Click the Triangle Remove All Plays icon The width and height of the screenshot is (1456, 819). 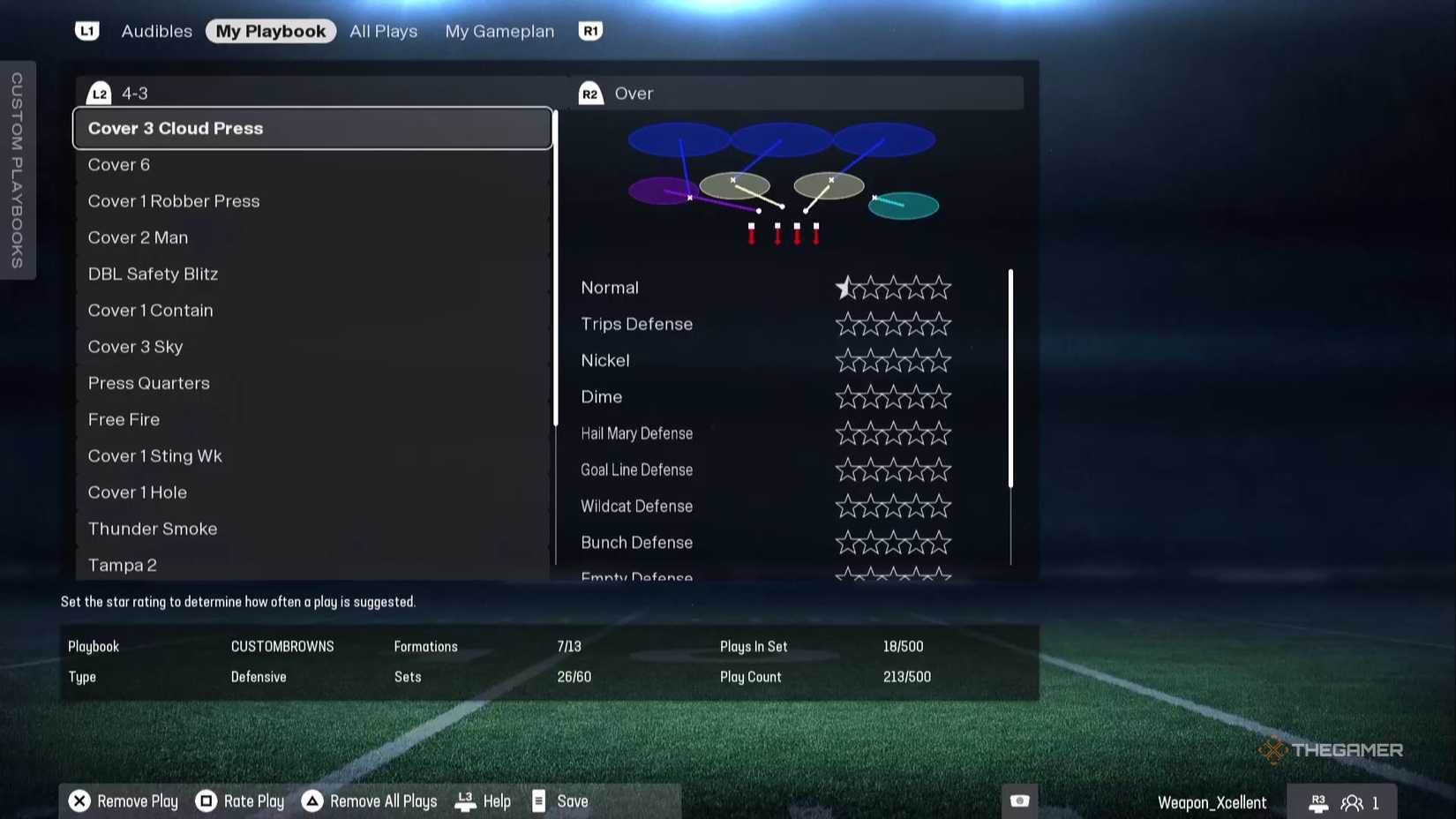pyautogui.click(x=311, y=801)
